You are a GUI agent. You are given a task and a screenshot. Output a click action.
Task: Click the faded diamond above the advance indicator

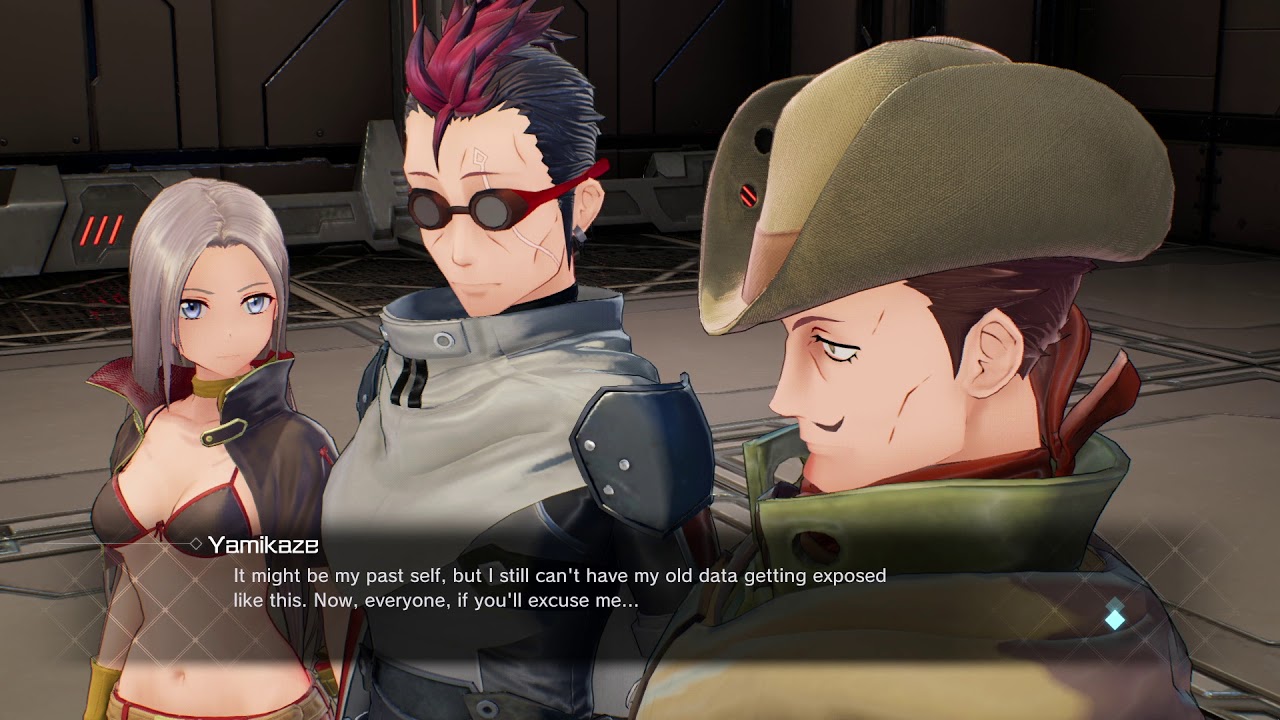(1115, 604)
